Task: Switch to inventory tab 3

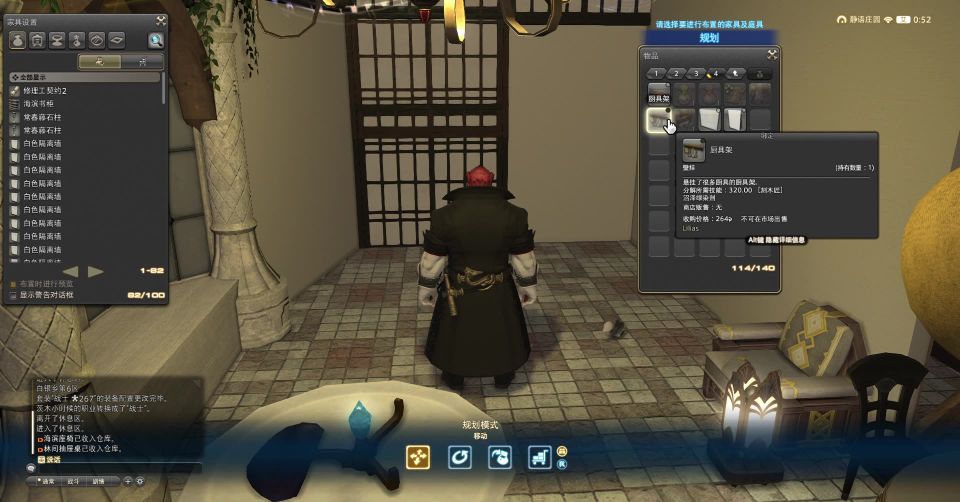Action: coord(695,73)
